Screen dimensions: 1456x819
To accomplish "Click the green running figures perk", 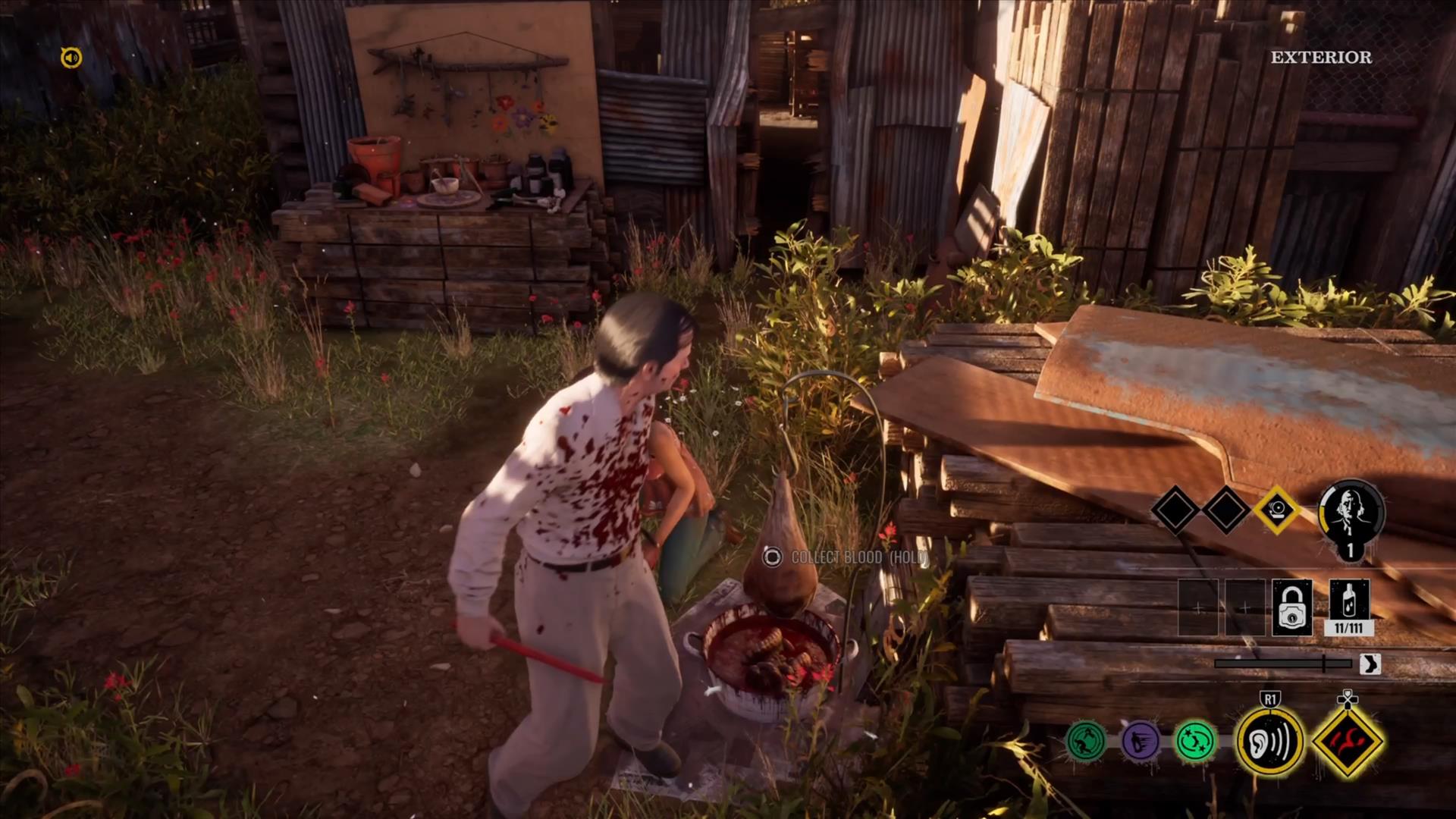I will pyautogui.click(x=1085, y=740).
